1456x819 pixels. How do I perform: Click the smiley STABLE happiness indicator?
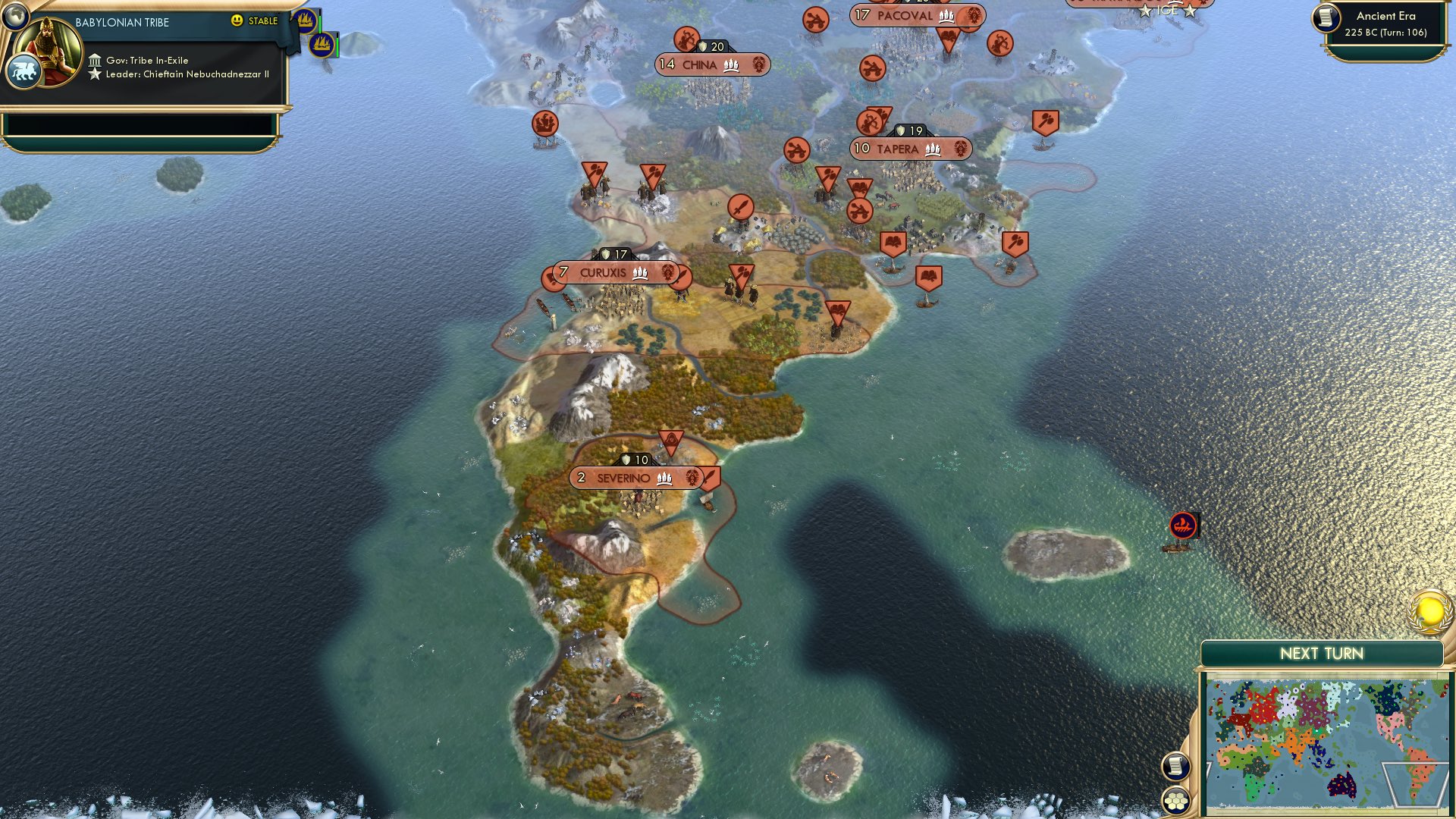tap(238, 22)
